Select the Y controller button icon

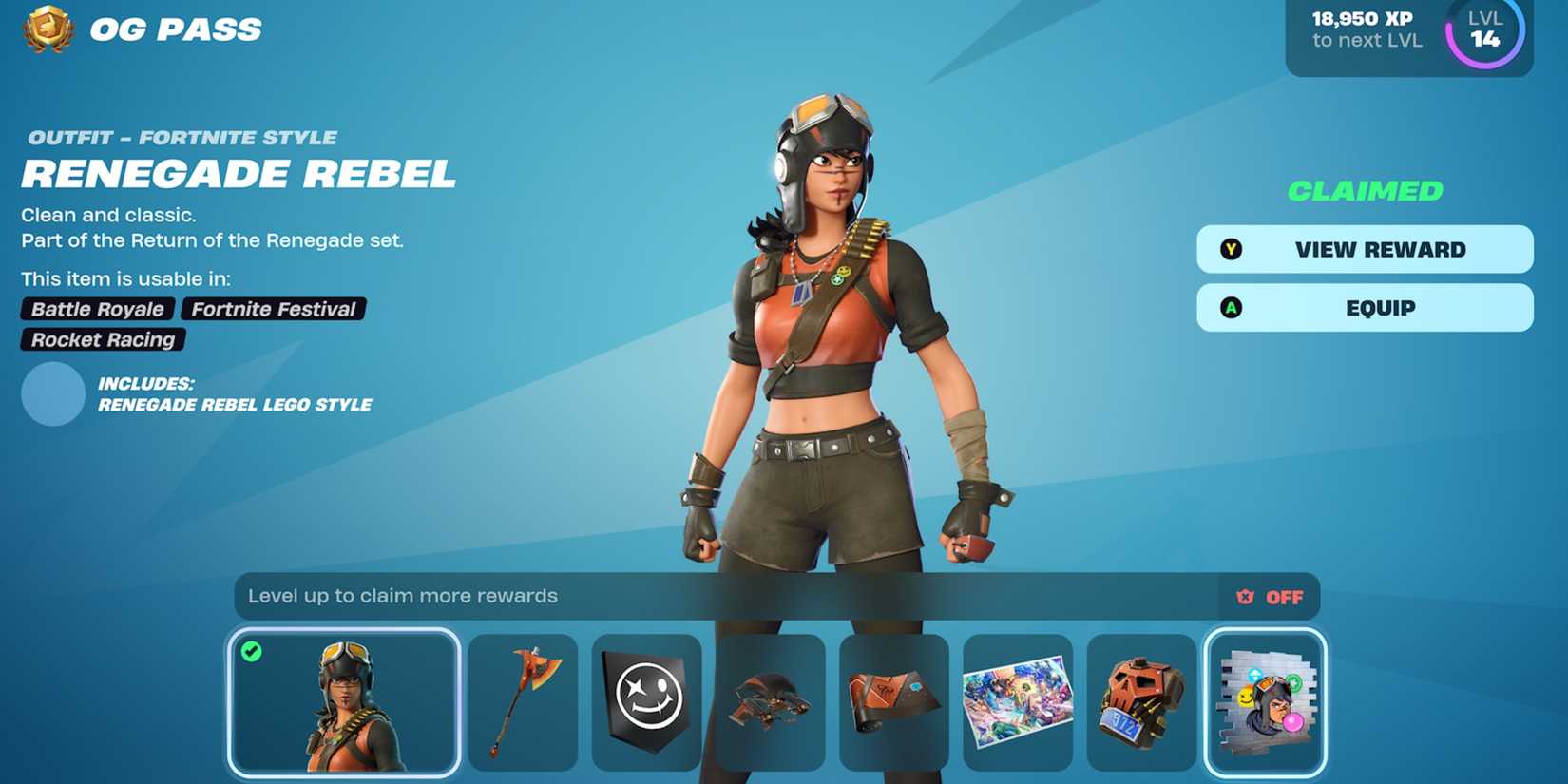pos(1233,249)
